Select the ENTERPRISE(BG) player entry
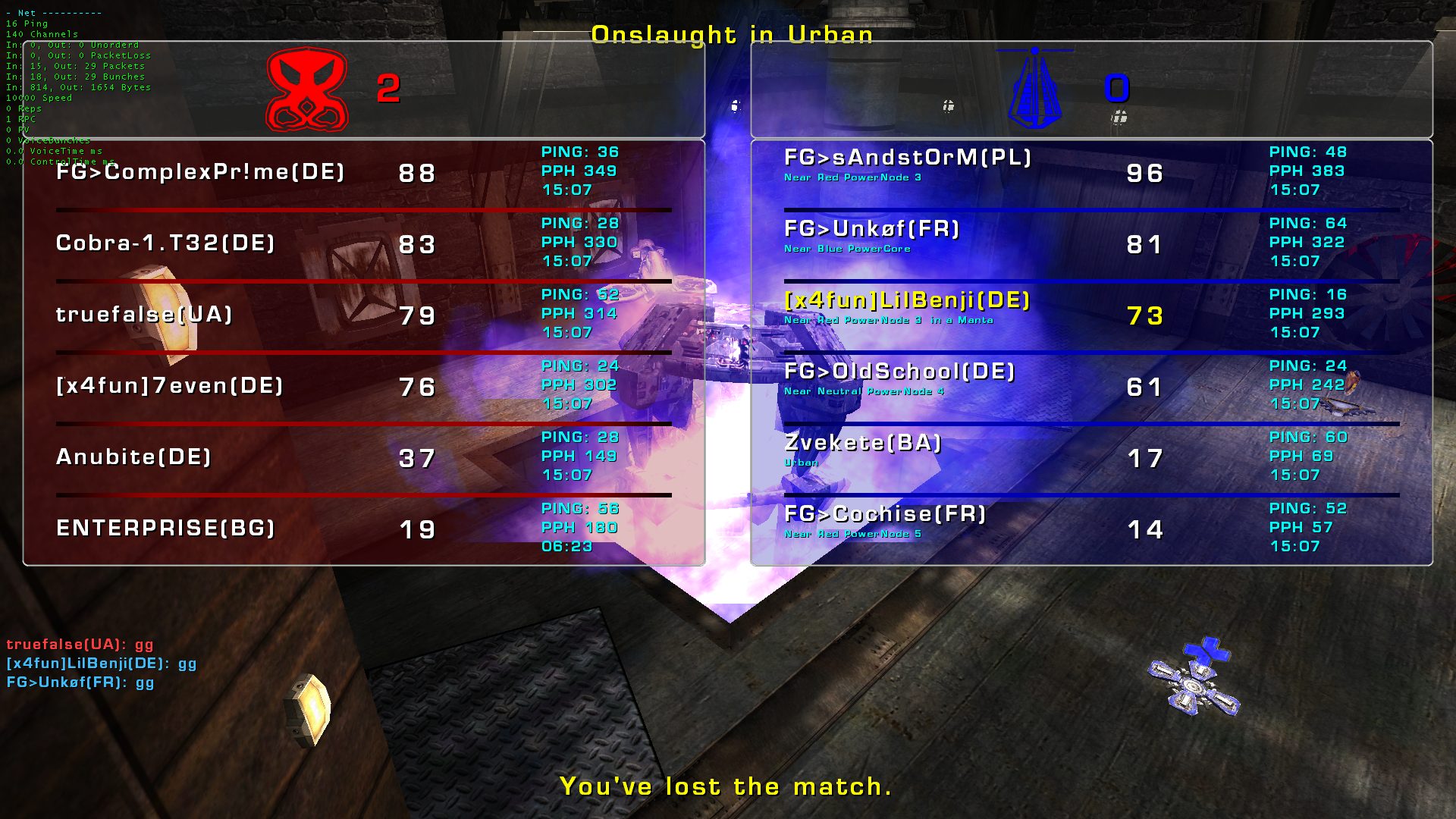Viewport: 1456px width, 819px height. (165, 529)
